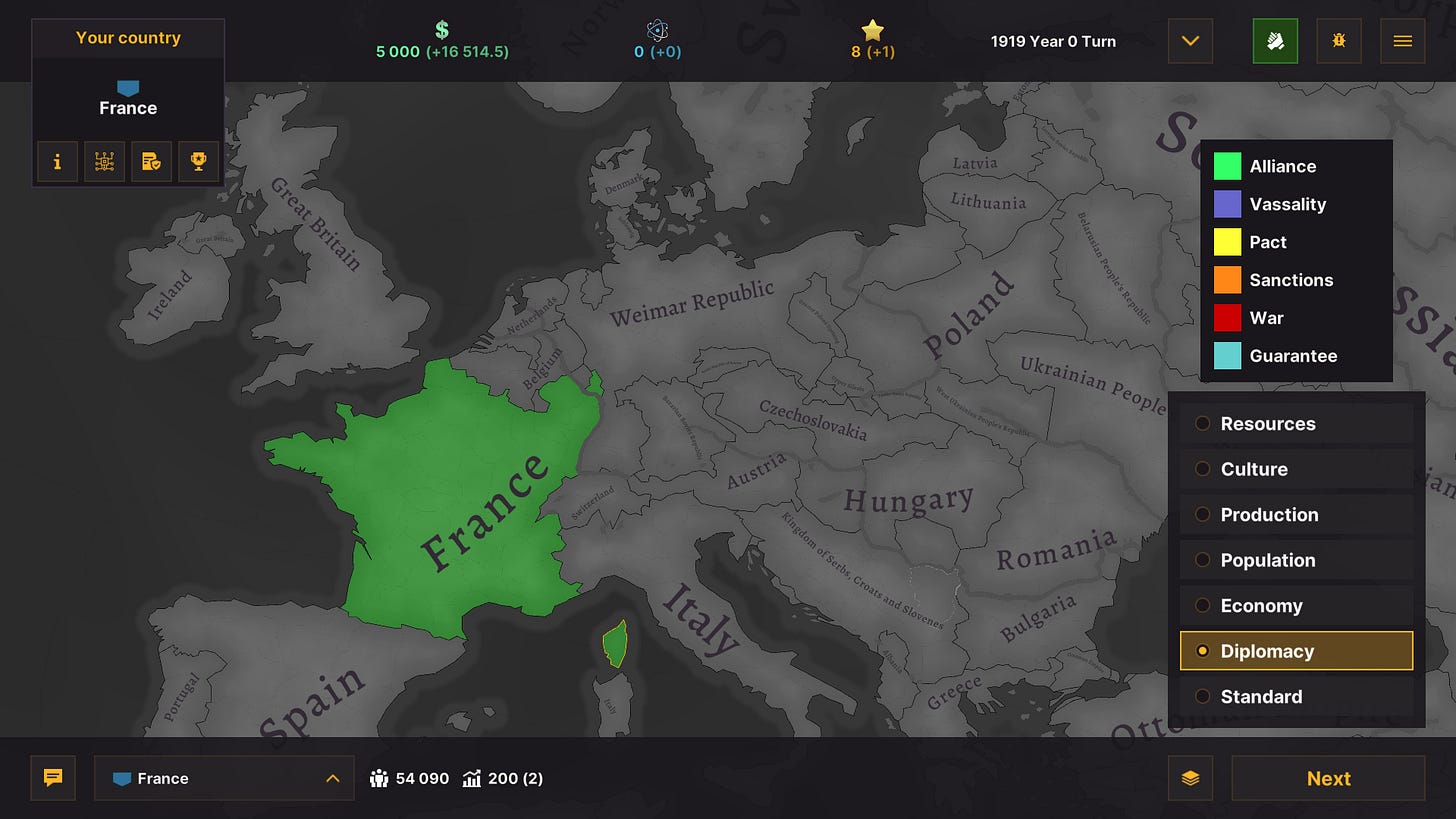Choose Culture from the map mode list
The height and width of the screenshot is (819, 1456).
point(1254,469)
